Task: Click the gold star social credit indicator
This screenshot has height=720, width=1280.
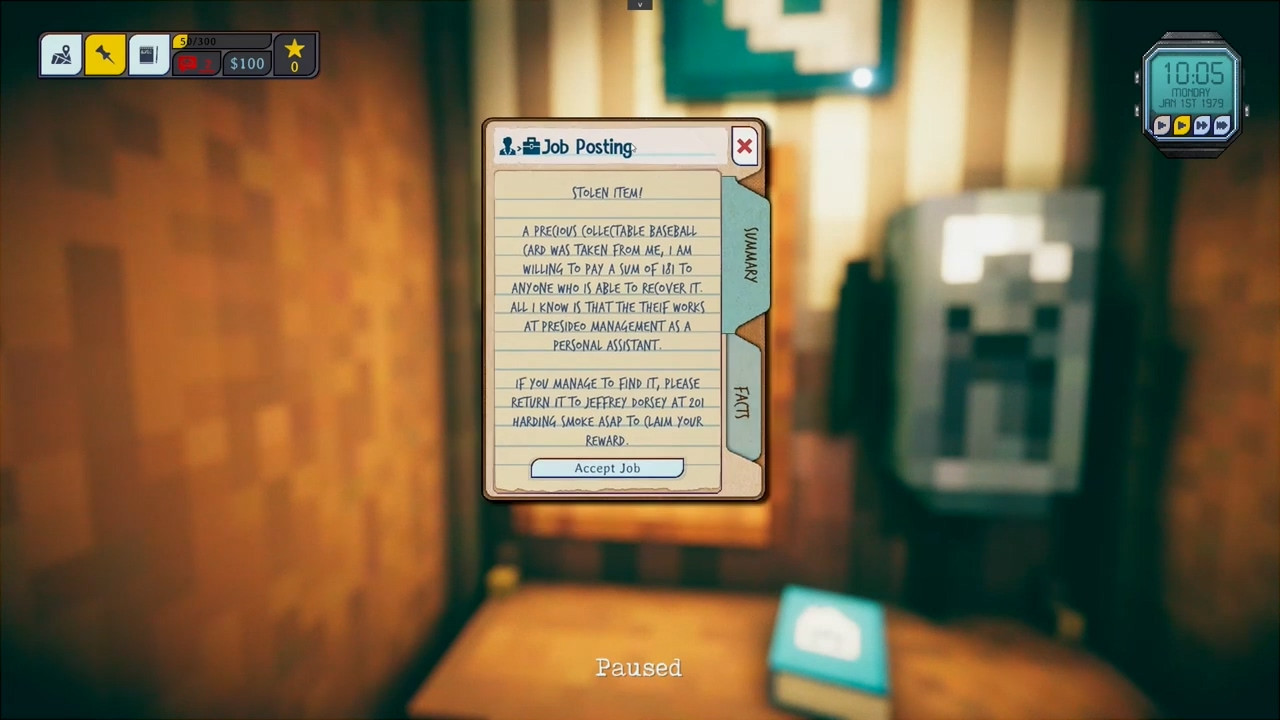Action: [x=294, y=55]
